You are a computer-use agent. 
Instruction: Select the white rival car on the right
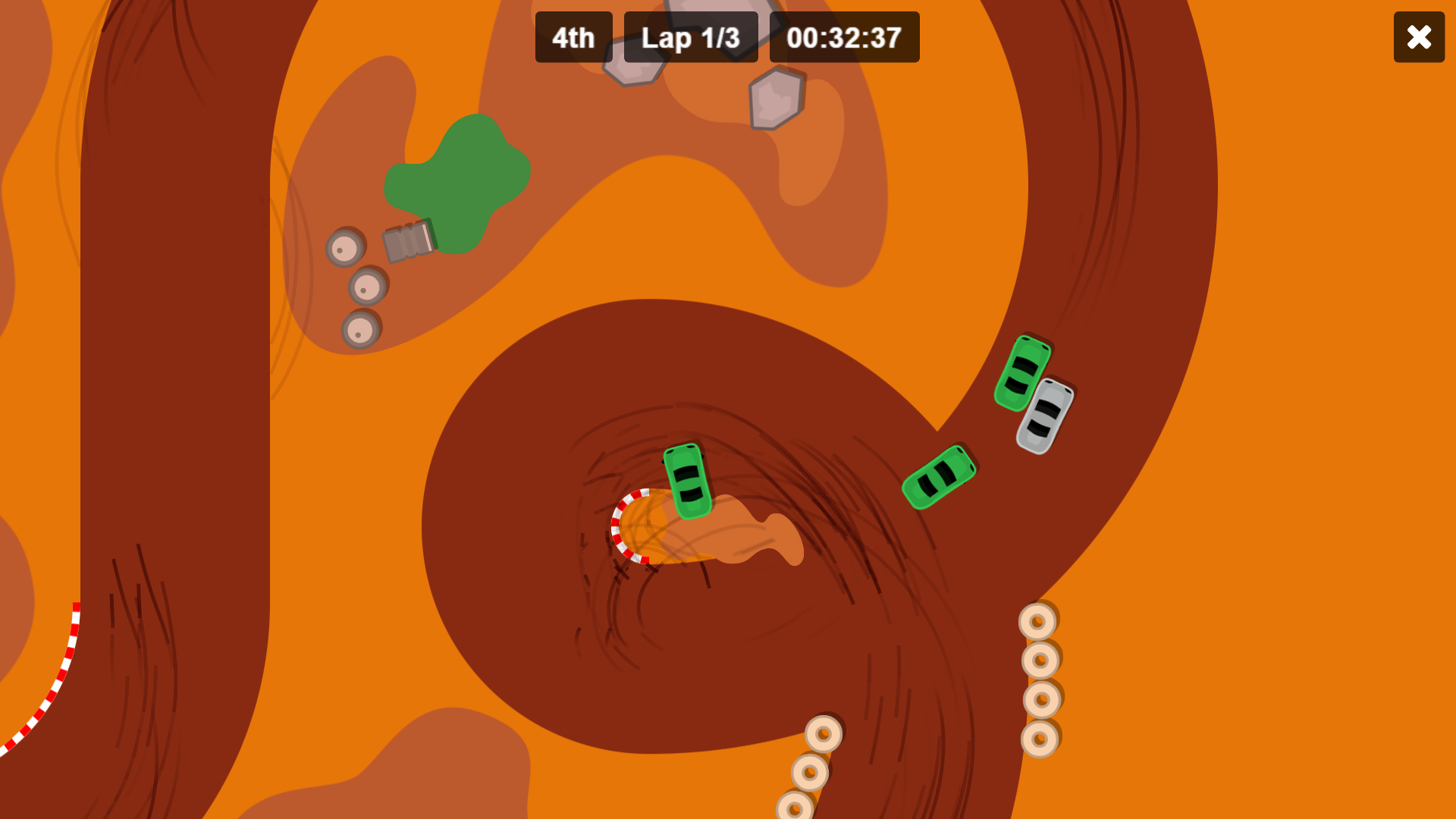(x=1045, y=417)
